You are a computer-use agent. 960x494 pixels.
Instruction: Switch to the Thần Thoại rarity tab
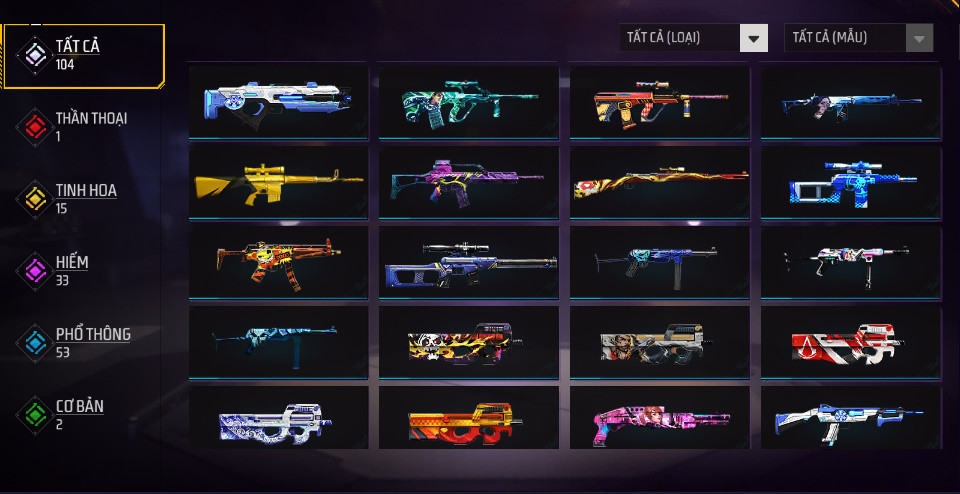coord(82,126)
